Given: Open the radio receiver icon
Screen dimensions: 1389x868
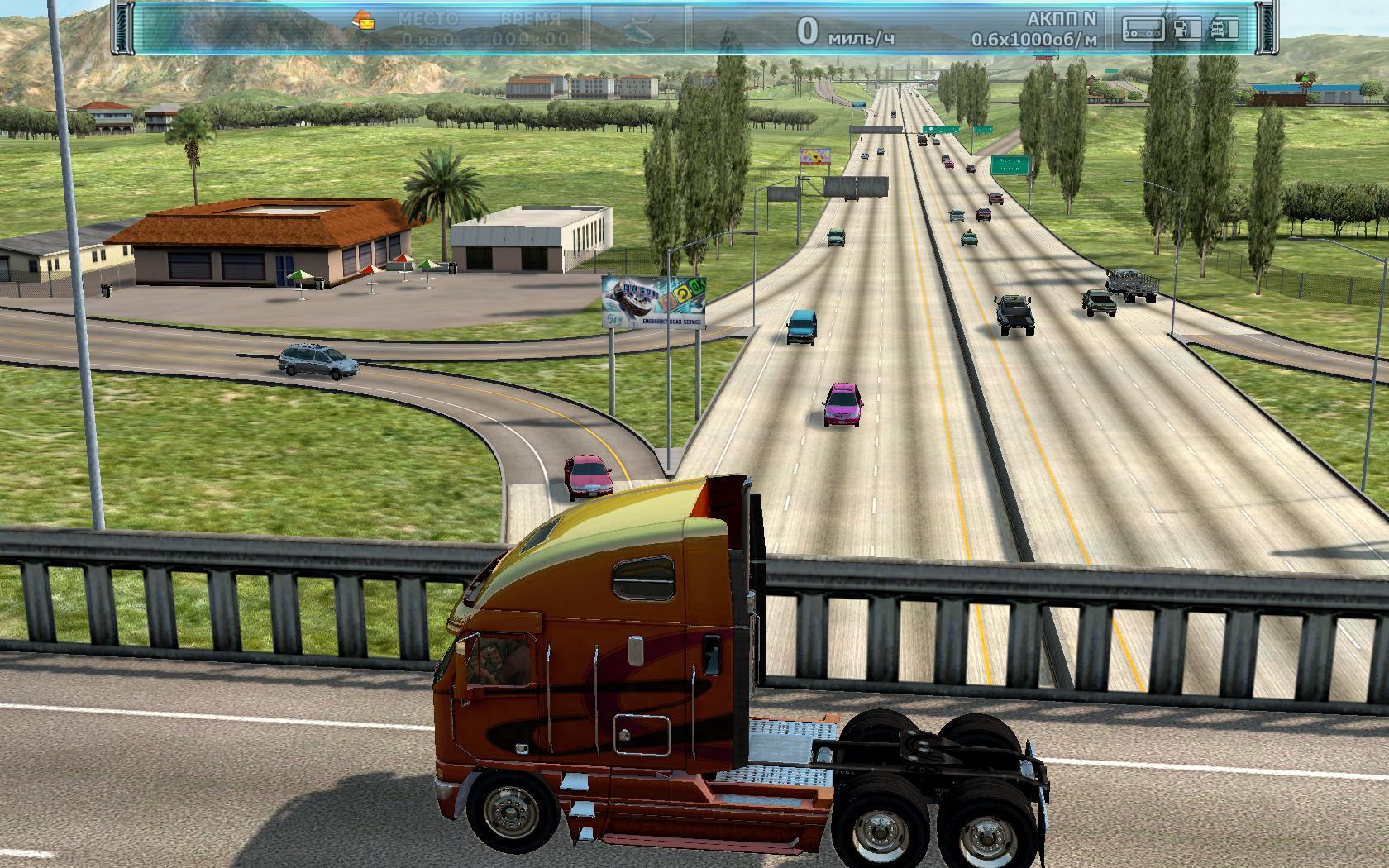Looking at the screenshot, I should 1143,29.
